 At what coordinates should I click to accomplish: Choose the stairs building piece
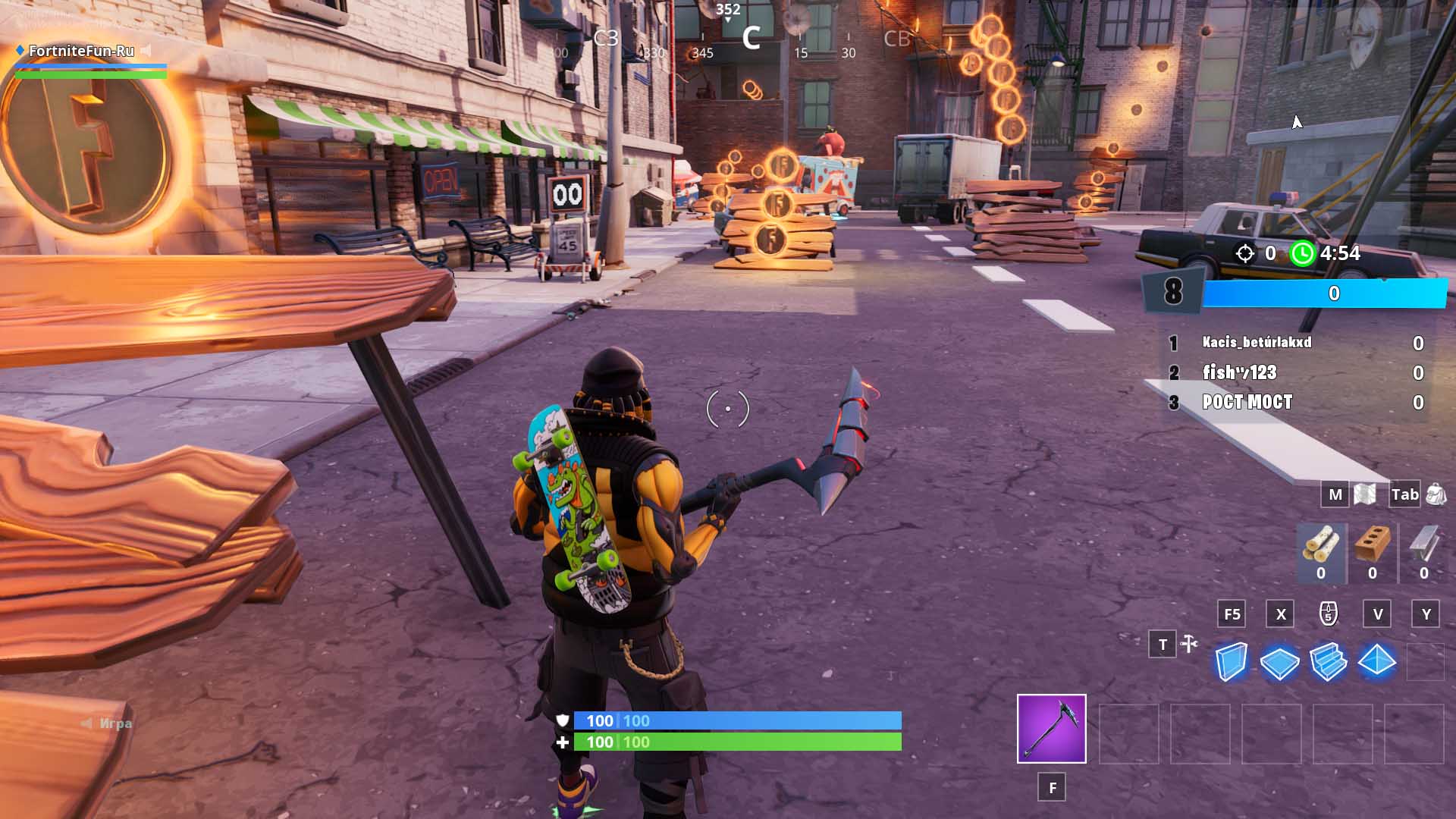(1328, 662)
